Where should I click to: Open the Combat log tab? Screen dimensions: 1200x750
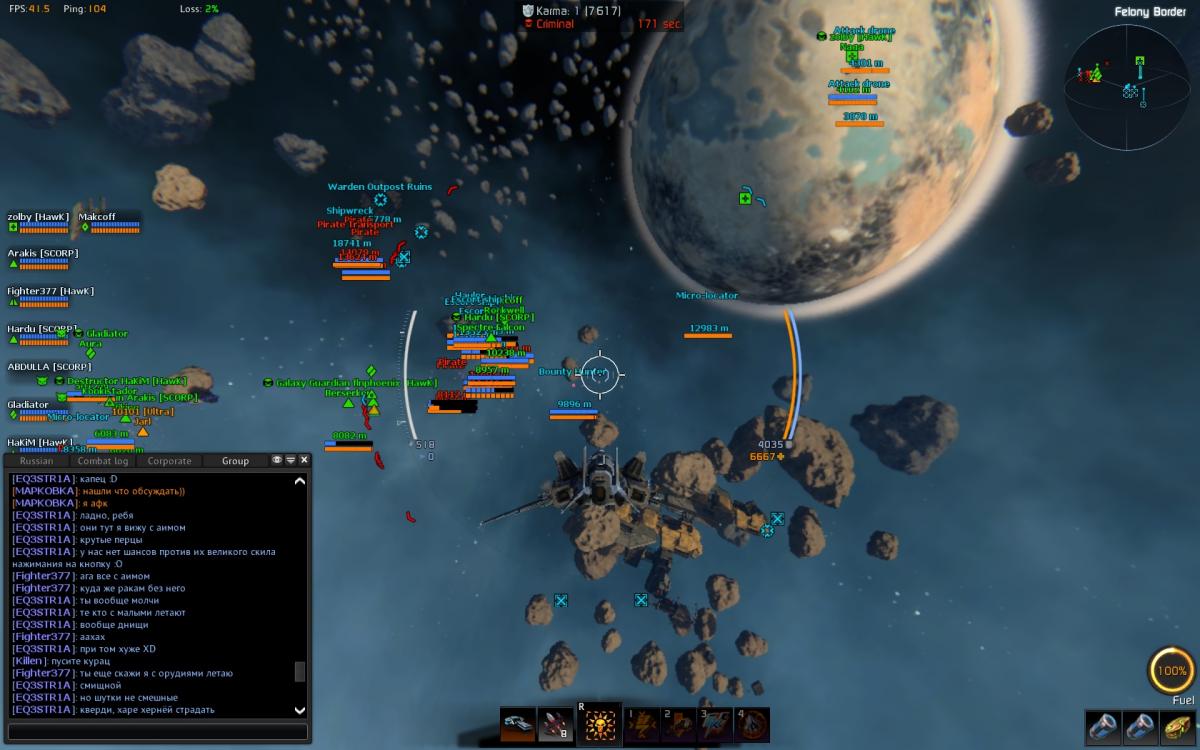pos(103,461)
